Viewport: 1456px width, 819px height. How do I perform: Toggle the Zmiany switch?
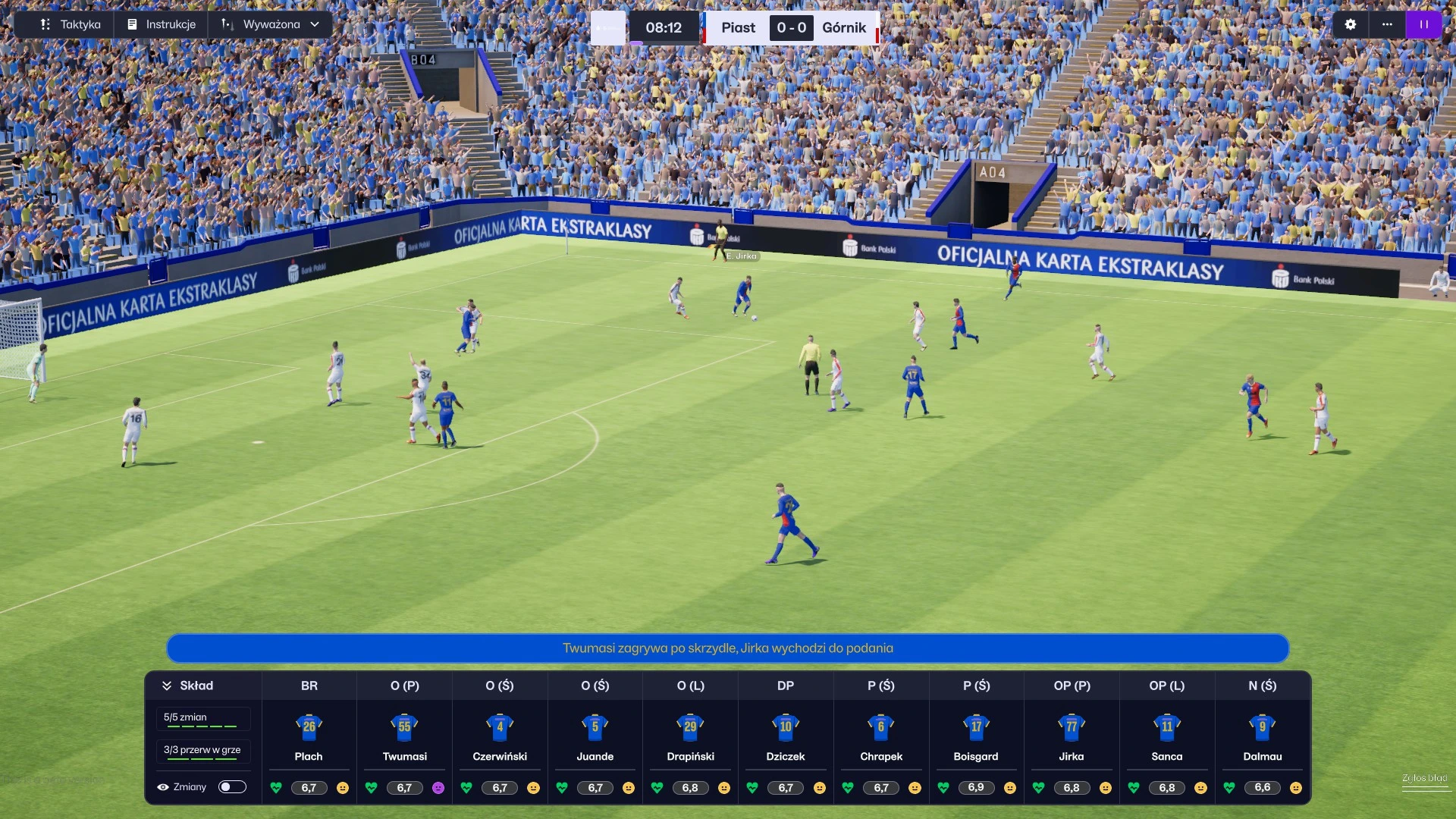tap(232, 787)
